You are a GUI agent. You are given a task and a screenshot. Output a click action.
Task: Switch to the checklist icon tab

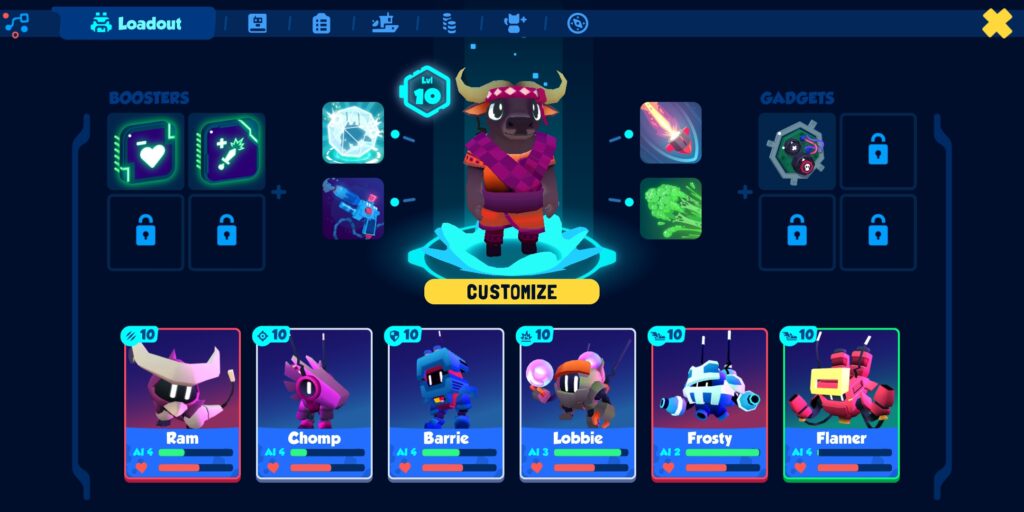(321, 23)
